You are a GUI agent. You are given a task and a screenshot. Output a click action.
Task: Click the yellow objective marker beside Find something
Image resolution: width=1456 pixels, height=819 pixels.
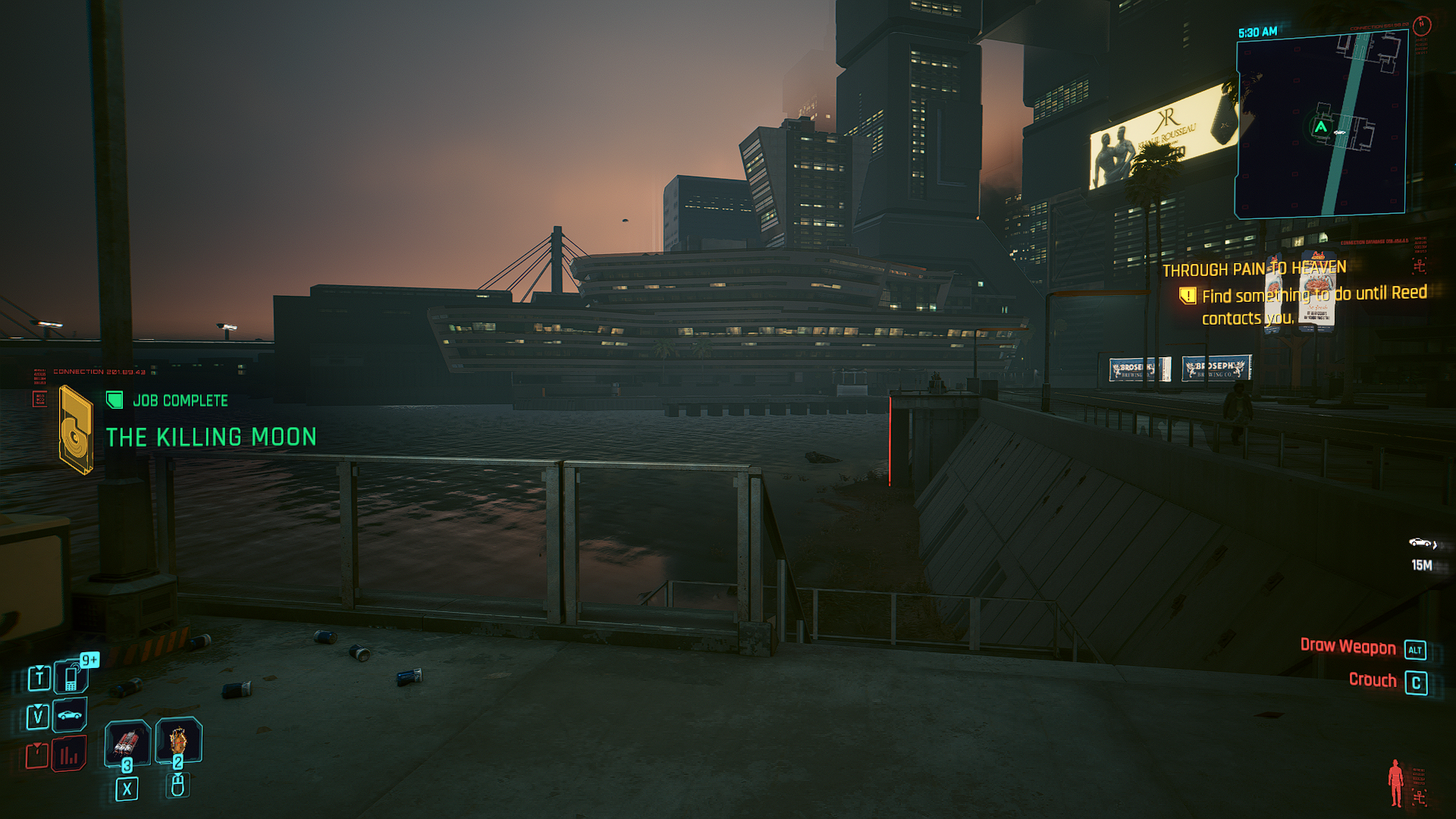coord(1188,296)
